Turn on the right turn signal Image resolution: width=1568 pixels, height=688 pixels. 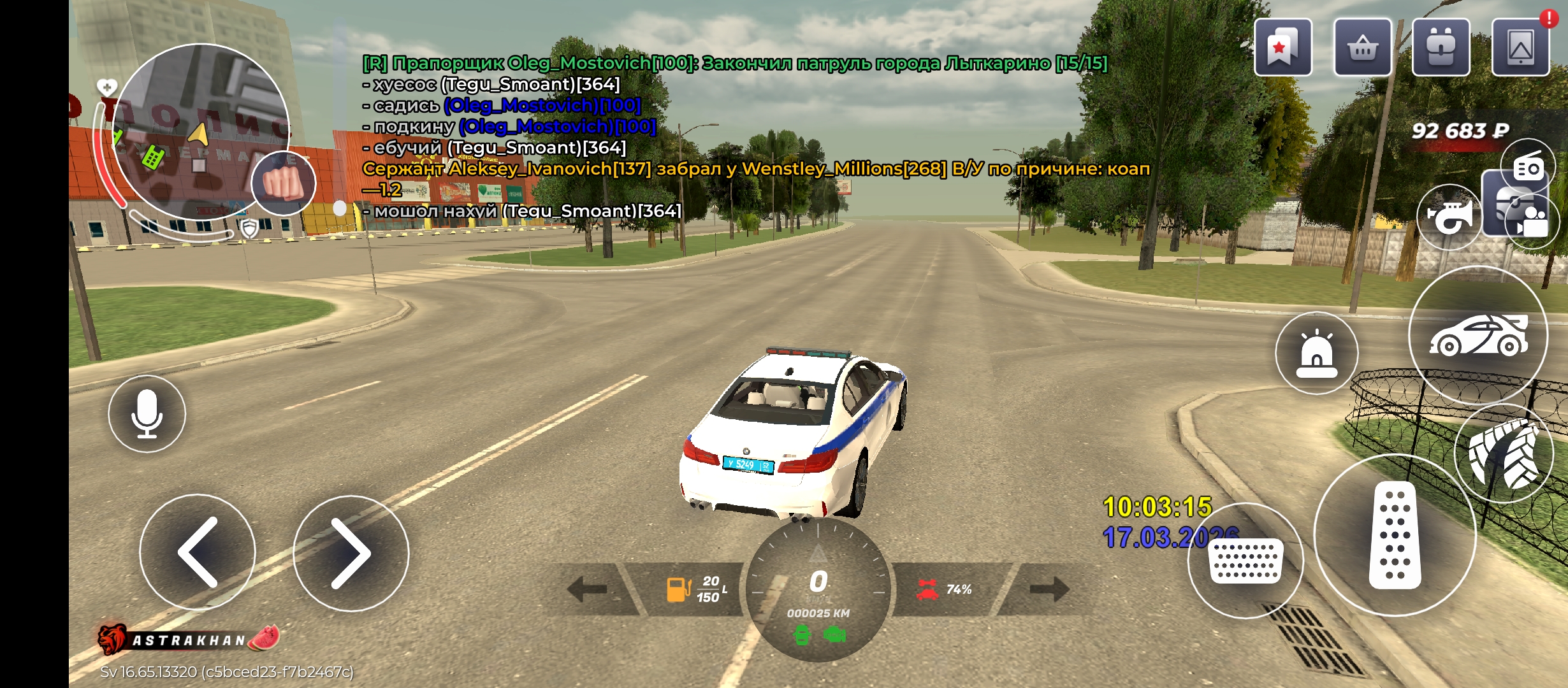coord(1049,589)
